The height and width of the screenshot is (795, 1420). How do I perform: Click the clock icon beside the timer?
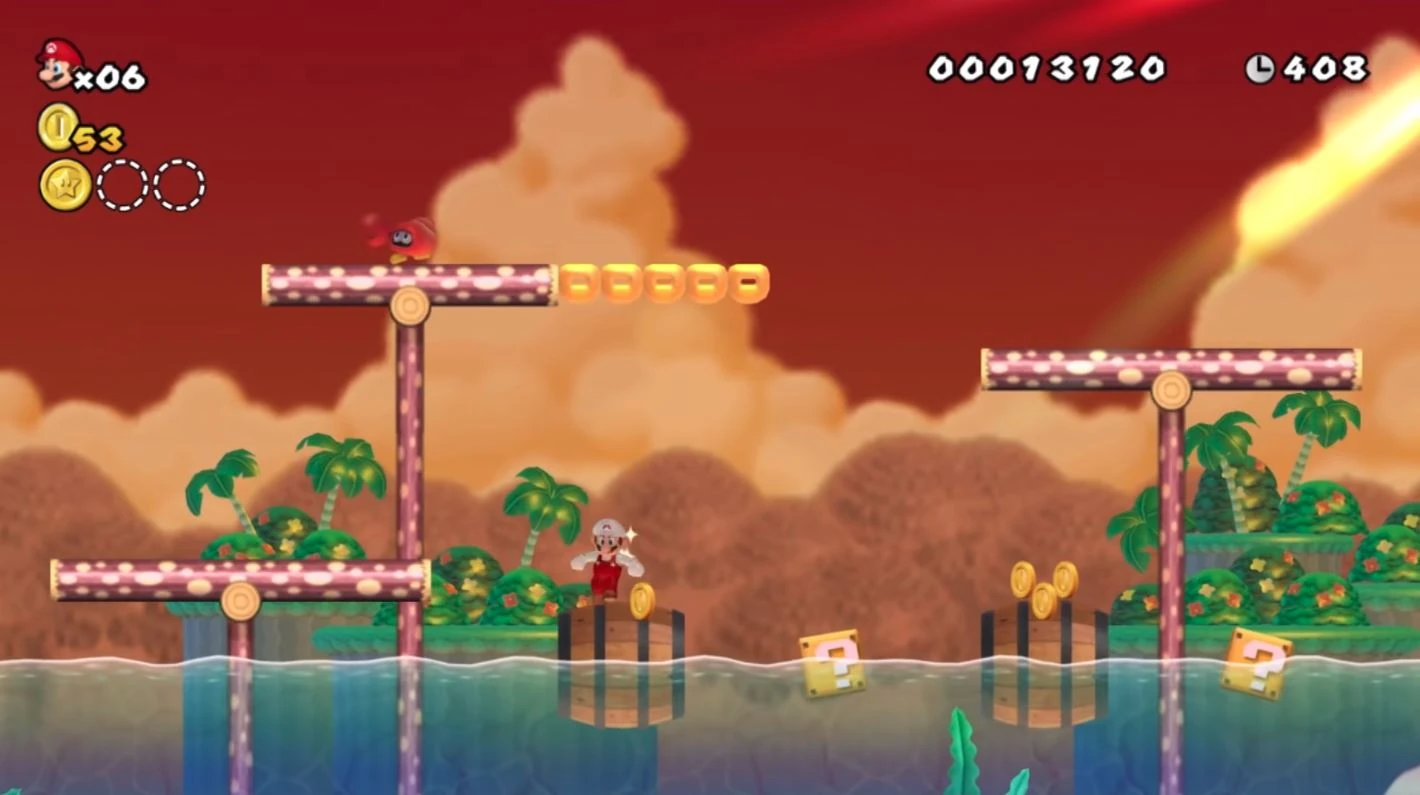1259,68
